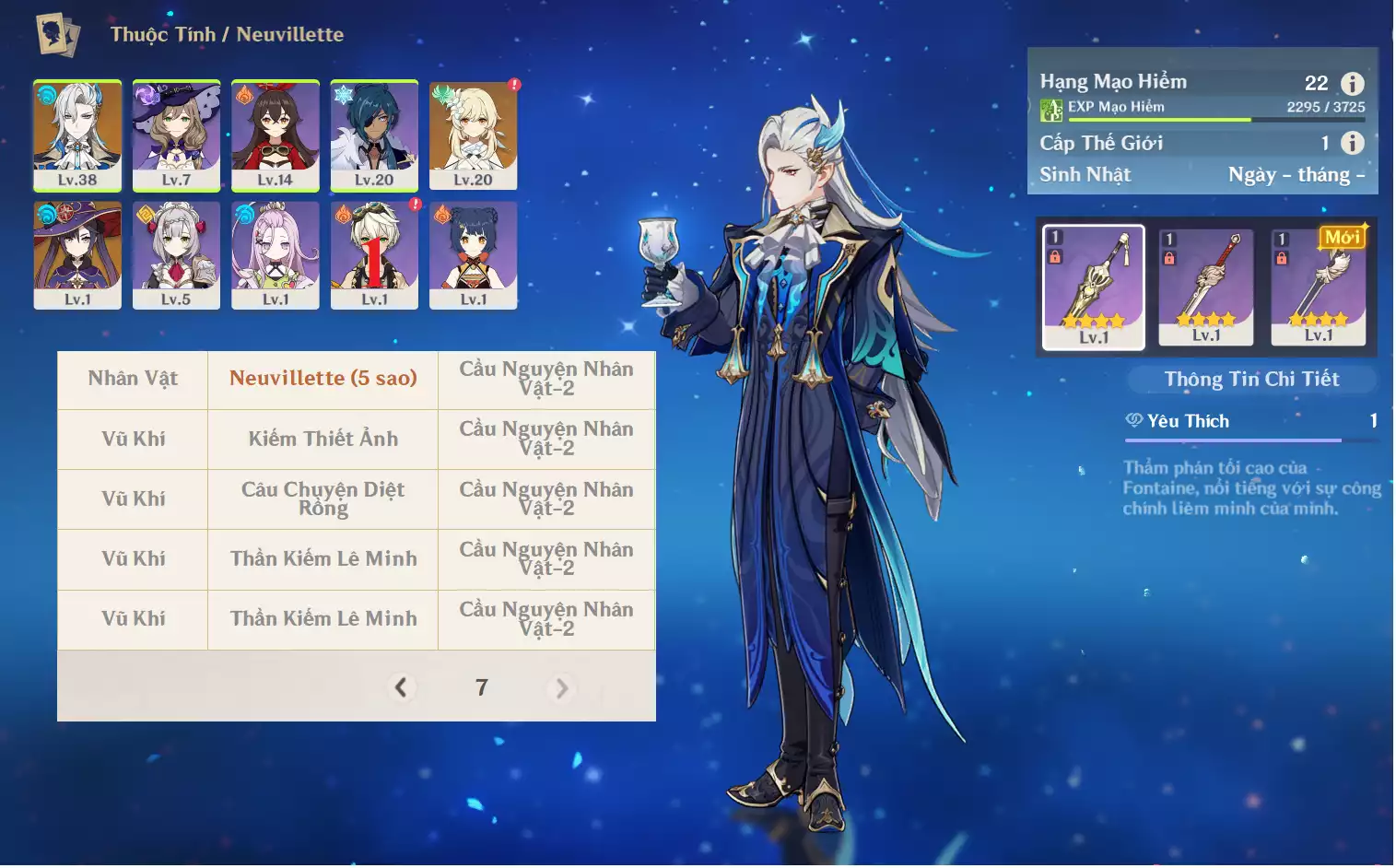Select the pink-haired Hydro character portrait
Screen dimensions: 1396x868
click(x=275, y=254)
